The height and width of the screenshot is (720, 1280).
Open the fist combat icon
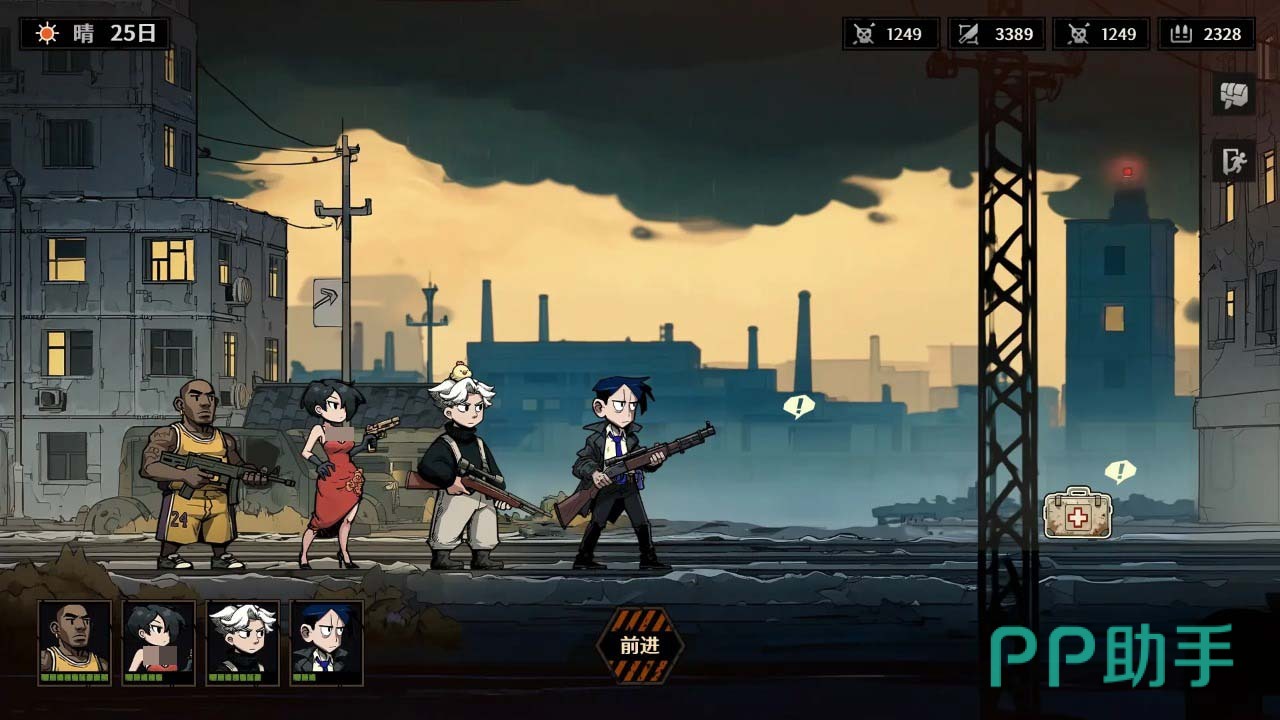point(1234,95)
